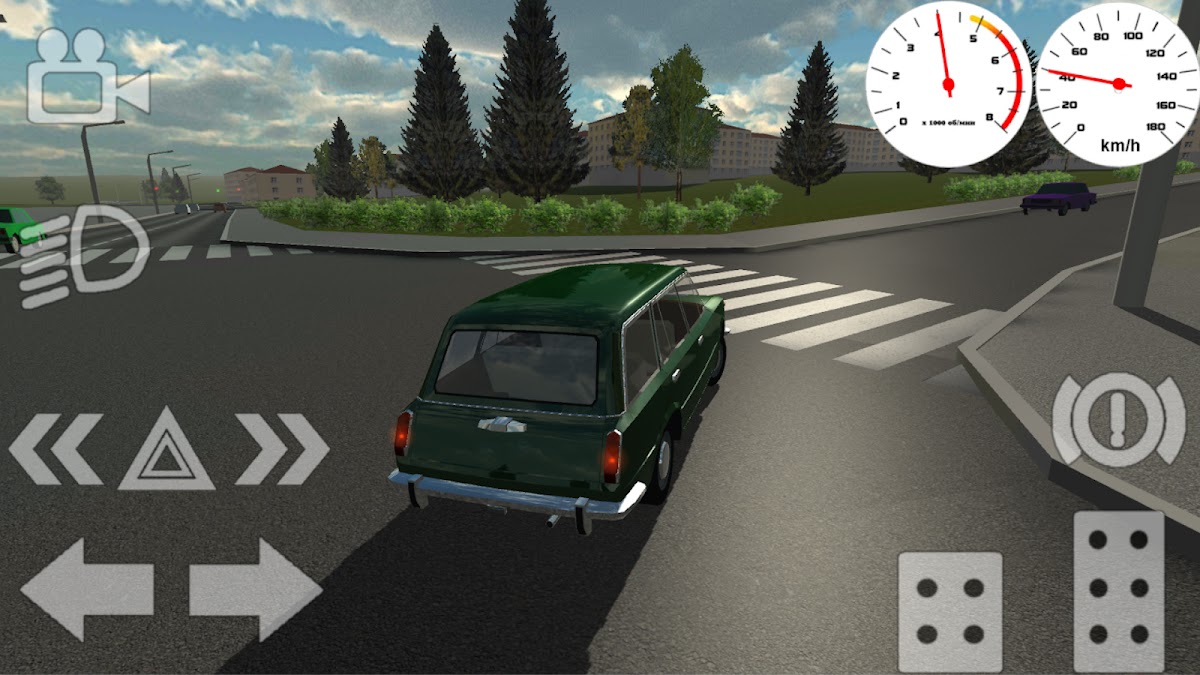Tap the four-dot brake pedal
The height and width of the screenshot is (675, 1200).
pos(949,611)
